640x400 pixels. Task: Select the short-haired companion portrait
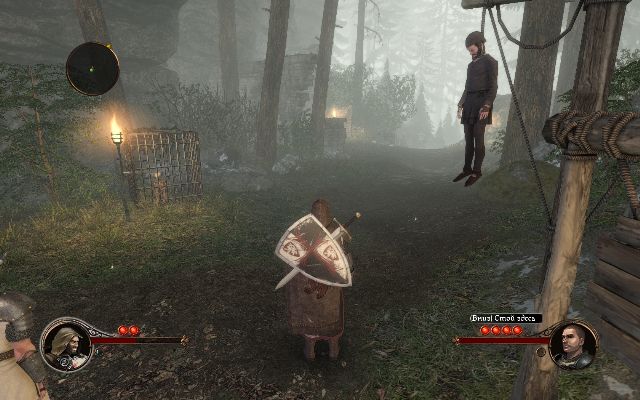pyautogui.click(x=573, y=345)
